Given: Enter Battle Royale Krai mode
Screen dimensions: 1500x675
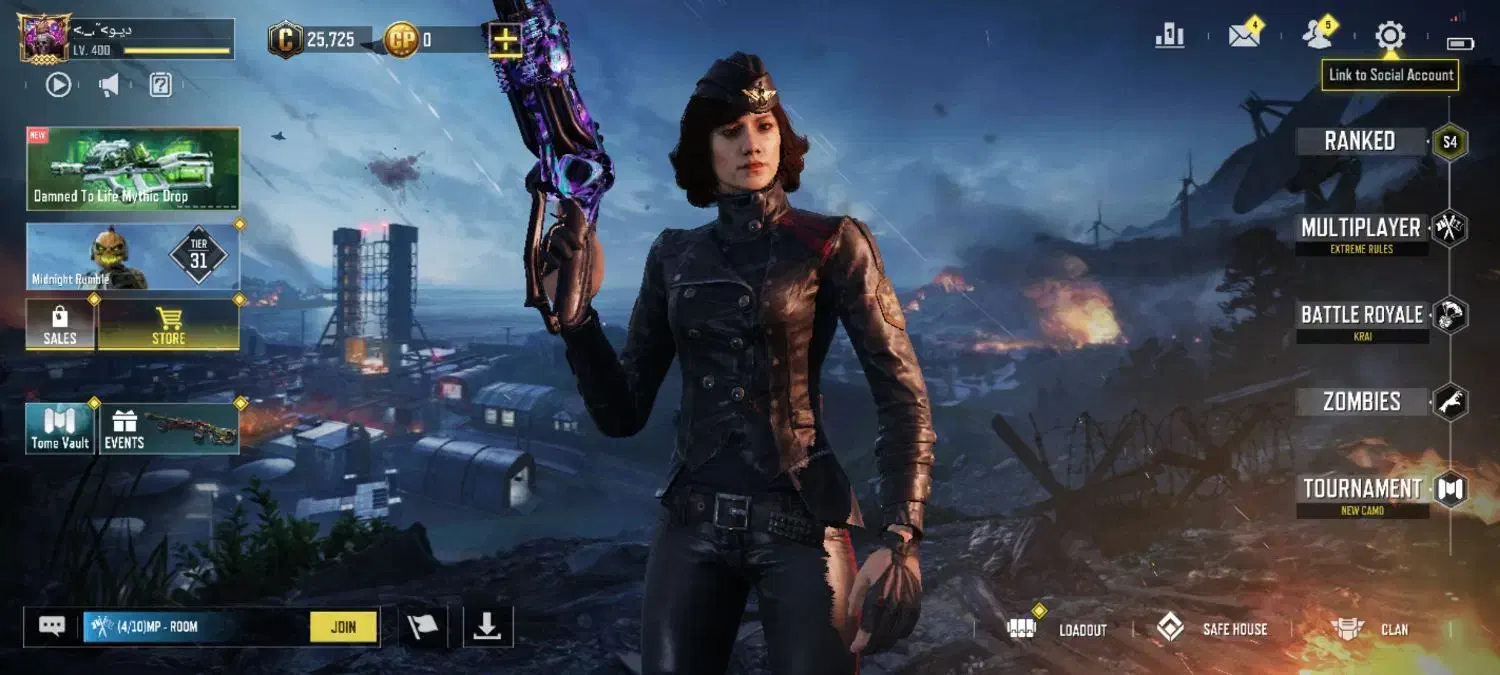Looking at the screenshot, I should coord(1361,316).
